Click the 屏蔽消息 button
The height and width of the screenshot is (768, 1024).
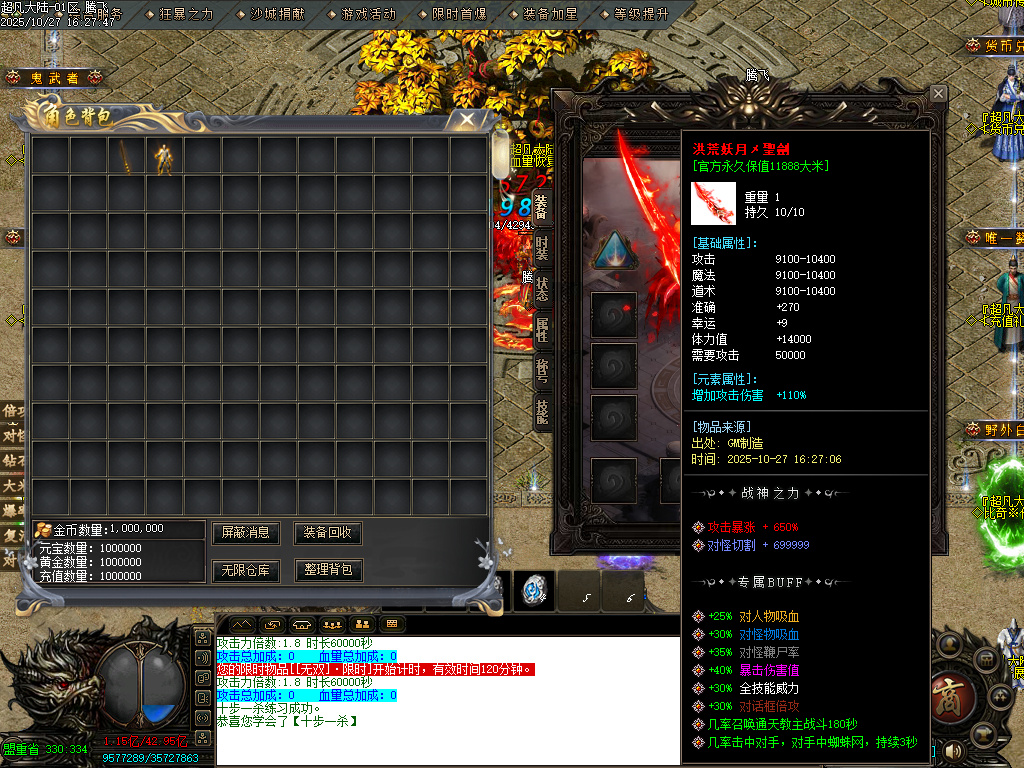[x=246, y=533]
